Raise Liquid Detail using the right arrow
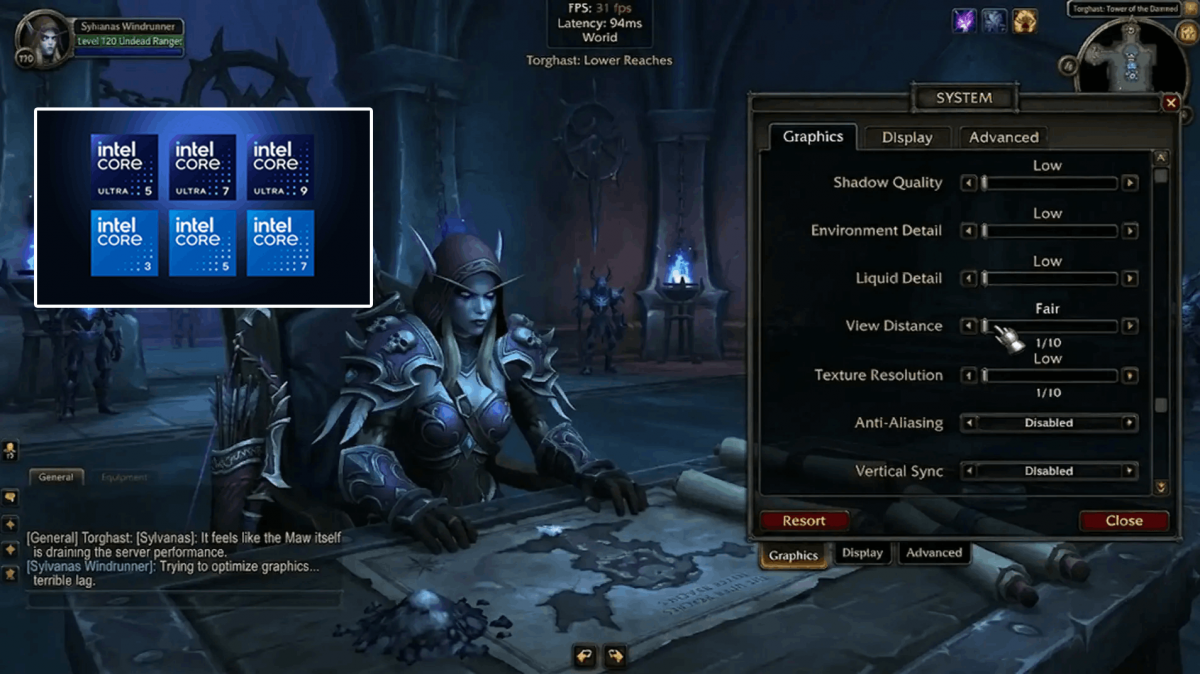Viewport: 1200px width, 674px height. (x=1130, y=279)
